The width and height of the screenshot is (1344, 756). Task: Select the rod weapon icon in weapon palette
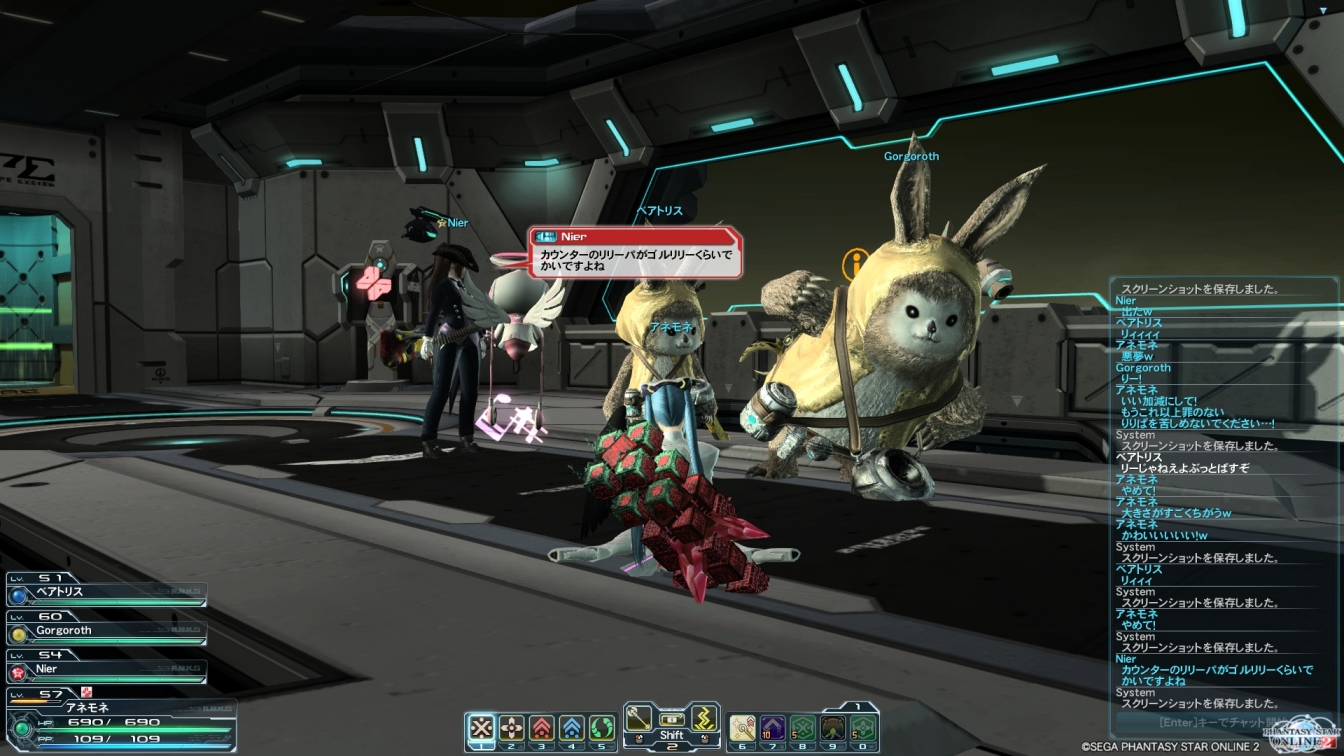click(x=639, y=718)
